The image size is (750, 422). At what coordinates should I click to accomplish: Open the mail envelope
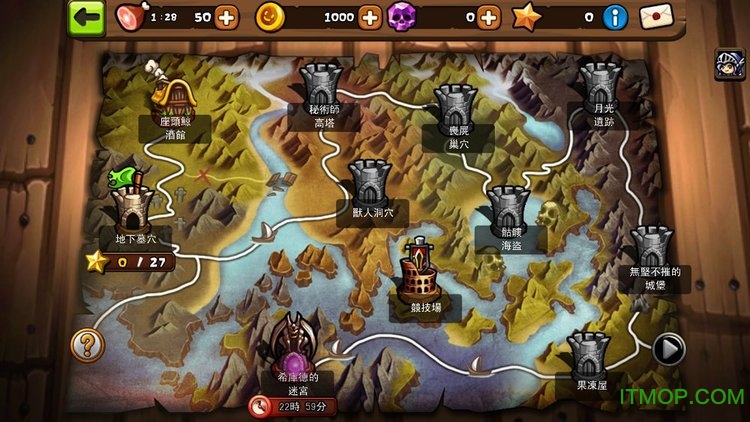(x=657, y=17)
